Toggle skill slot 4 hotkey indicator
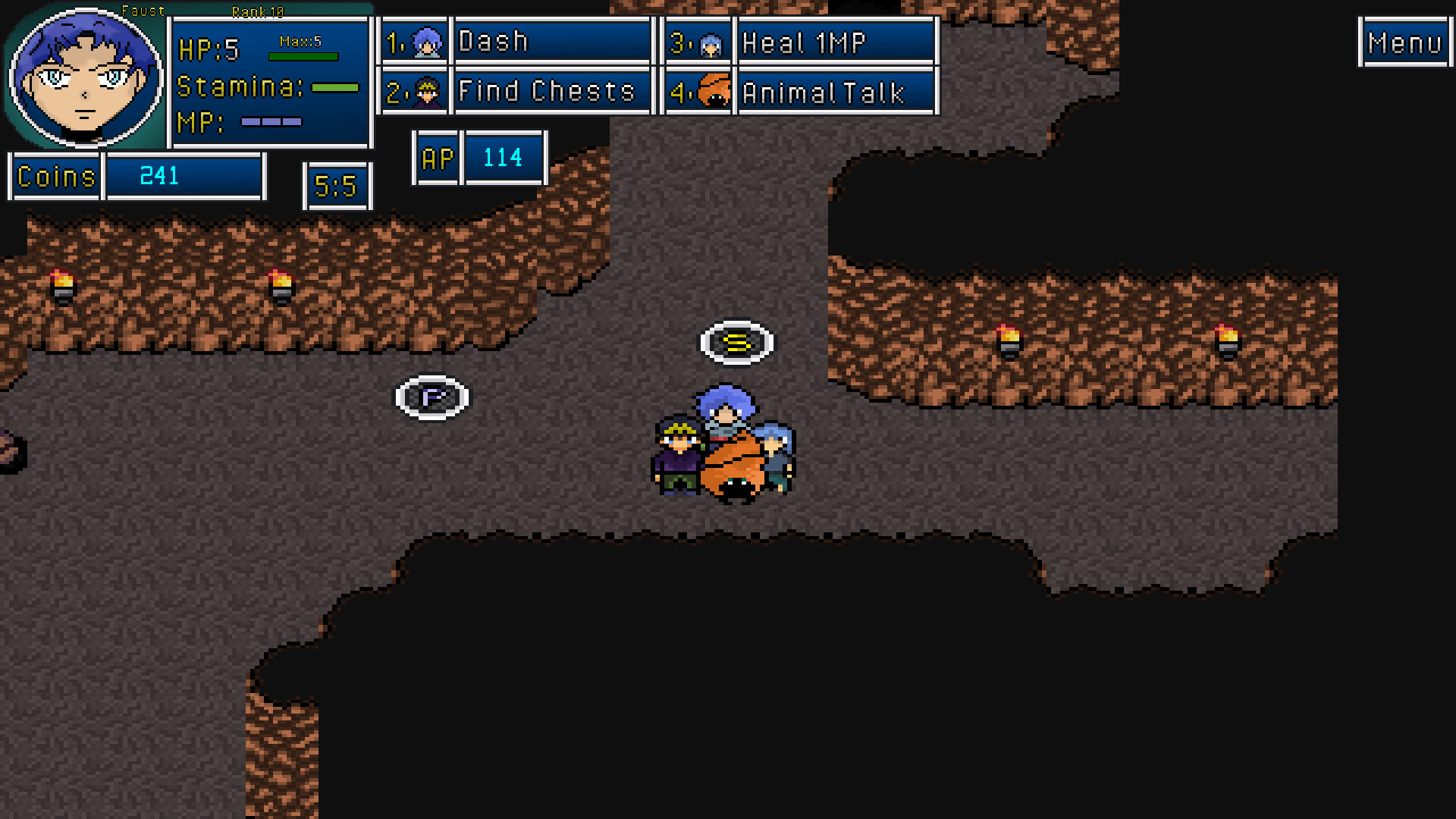 (679, 91)
